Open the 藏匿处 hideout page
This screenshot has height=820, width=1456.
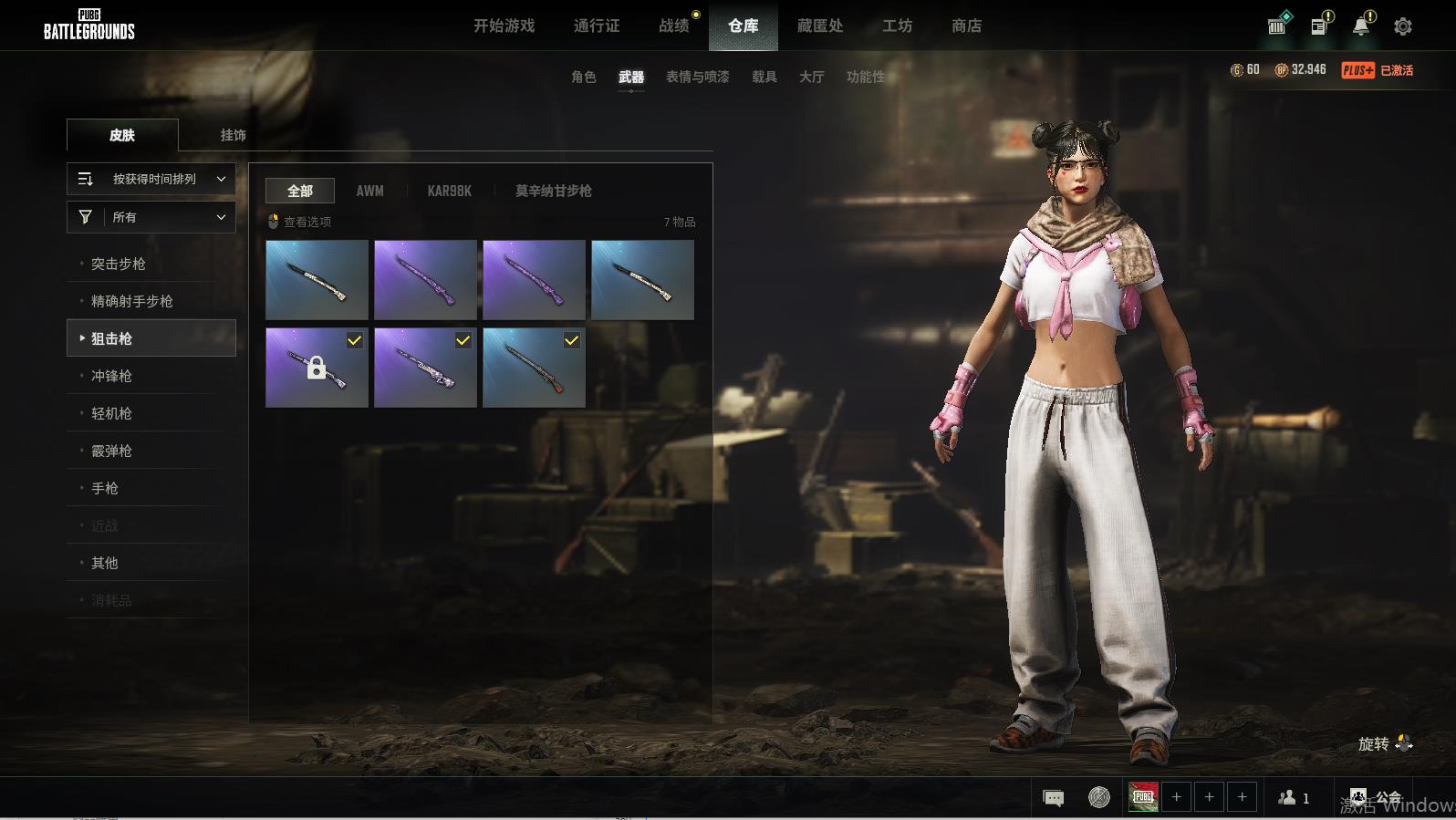pyautogui.click(x=819, y=26)
